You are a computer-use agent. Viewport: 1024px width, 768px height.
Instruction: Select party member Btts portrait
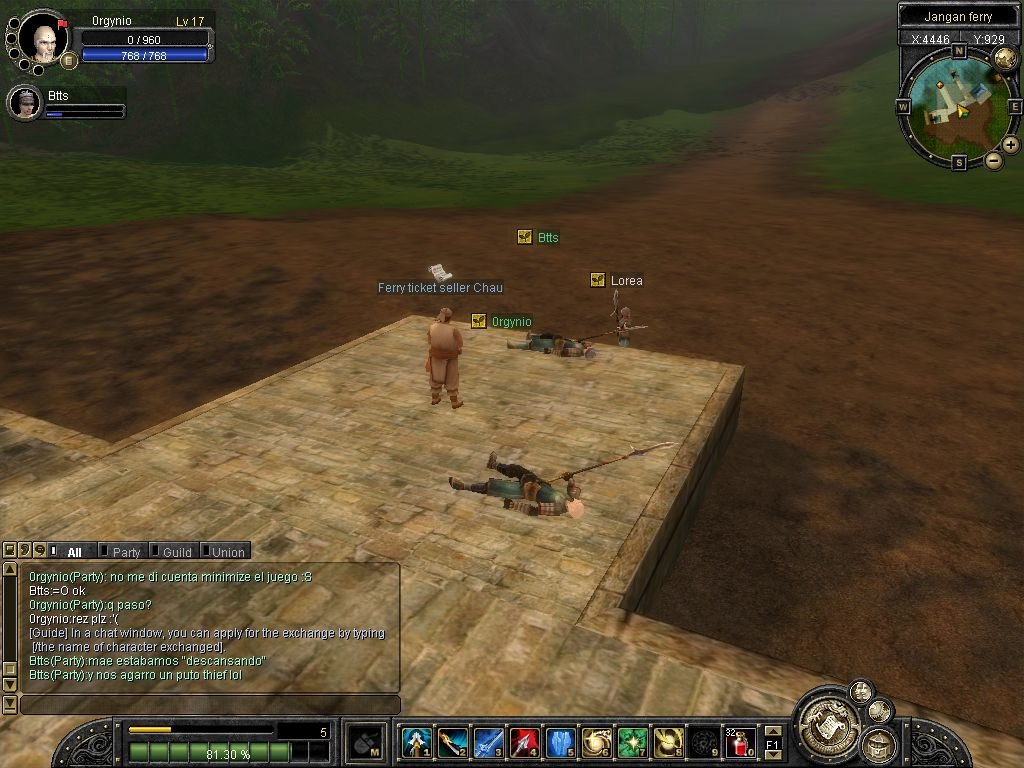24,102
